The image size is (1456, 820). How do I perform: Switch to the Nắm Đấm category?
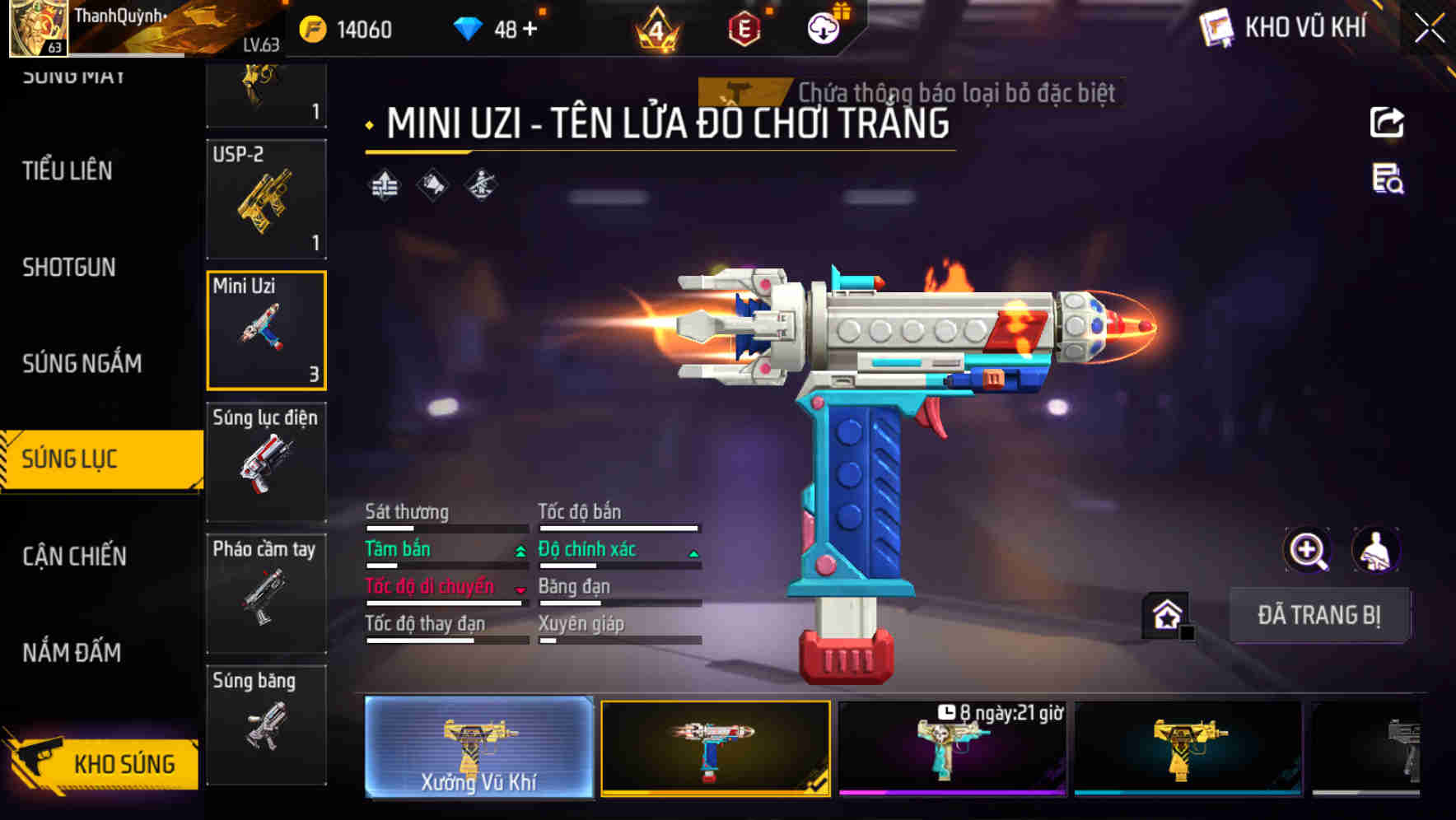72,652
